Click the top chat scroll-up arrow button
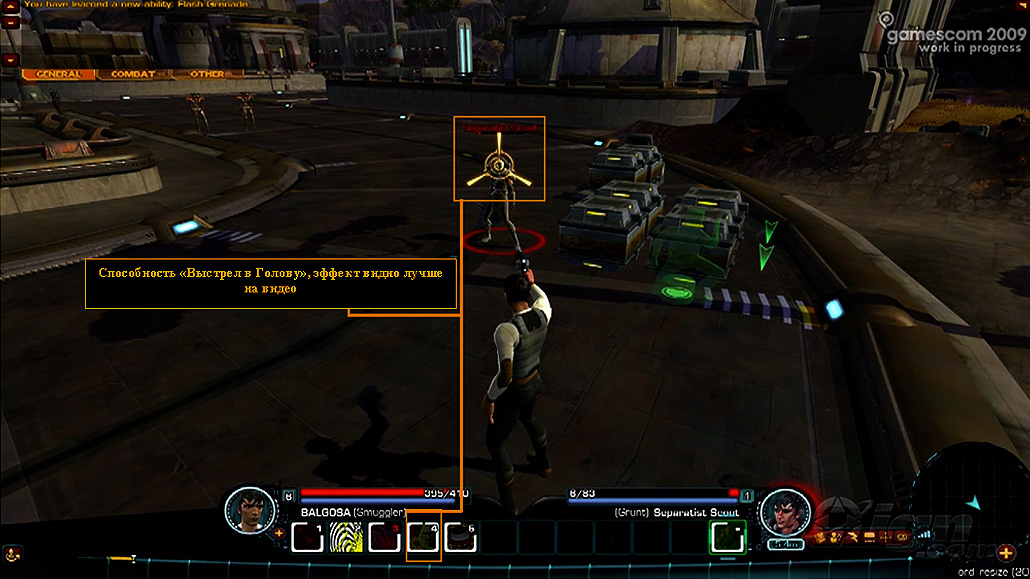The width and height of the screenshot is (1030, 579). coord(11,6)
